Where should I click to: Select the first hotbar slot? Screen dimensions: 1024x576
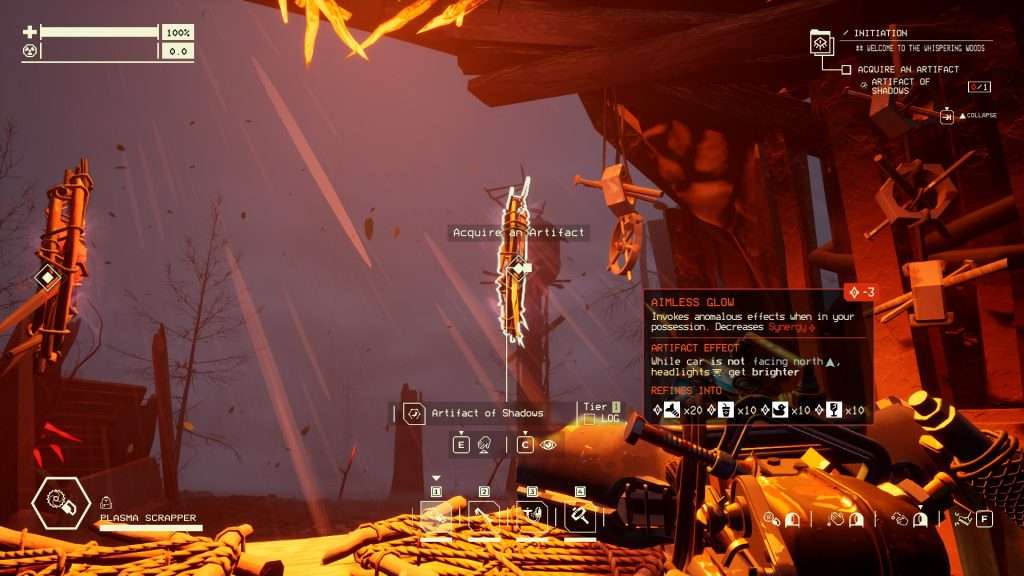pyautogui.click(x=435, y=516)
